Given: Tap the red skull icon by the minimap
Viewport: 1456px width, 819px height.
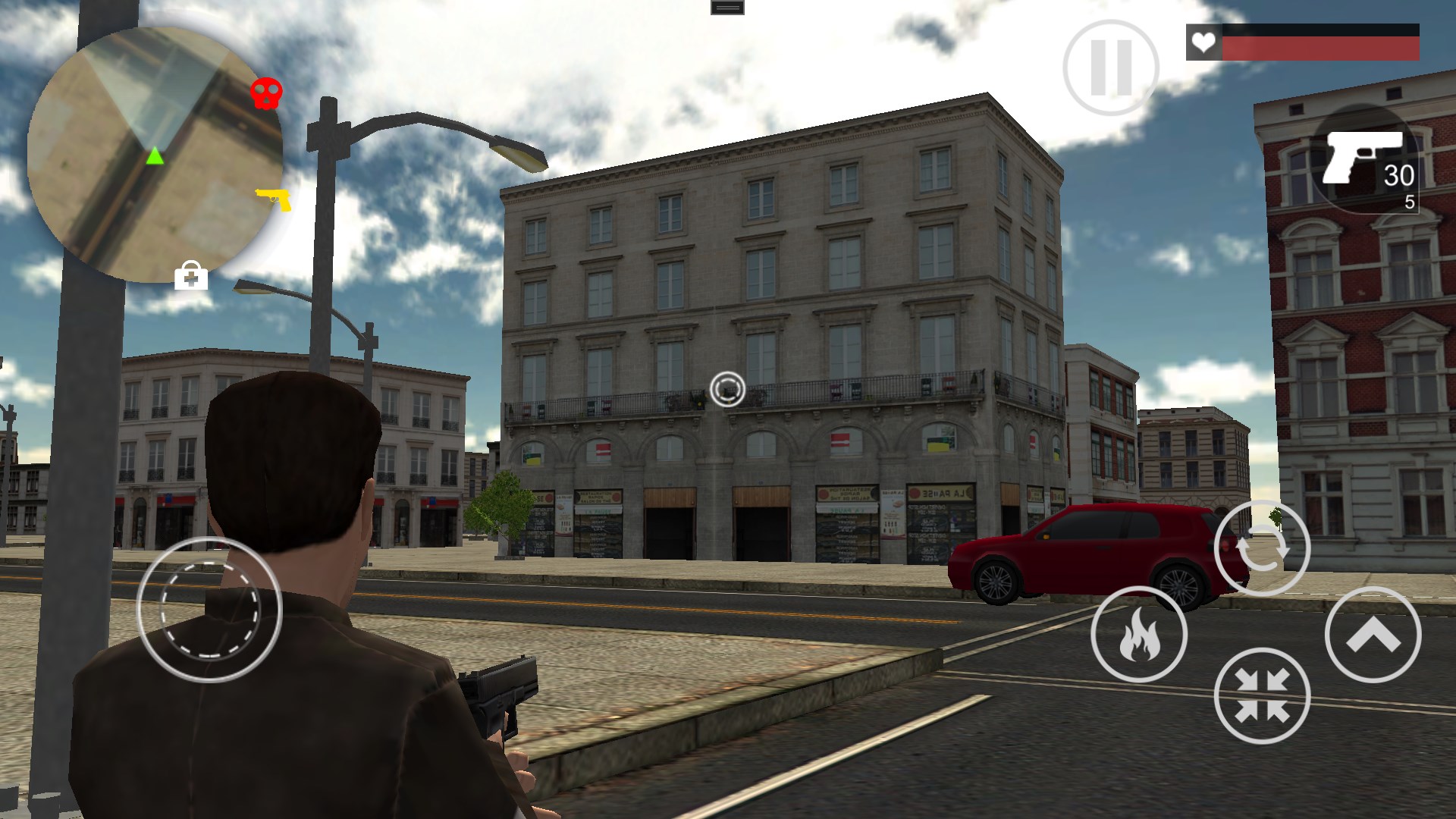Looking at the screenshot, I should pyautogui.click(x=267, y=93).
